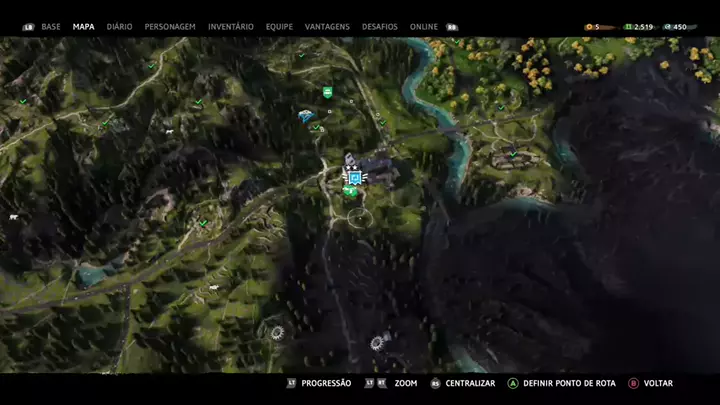Choose the Centralizar map option

point(468,383)
